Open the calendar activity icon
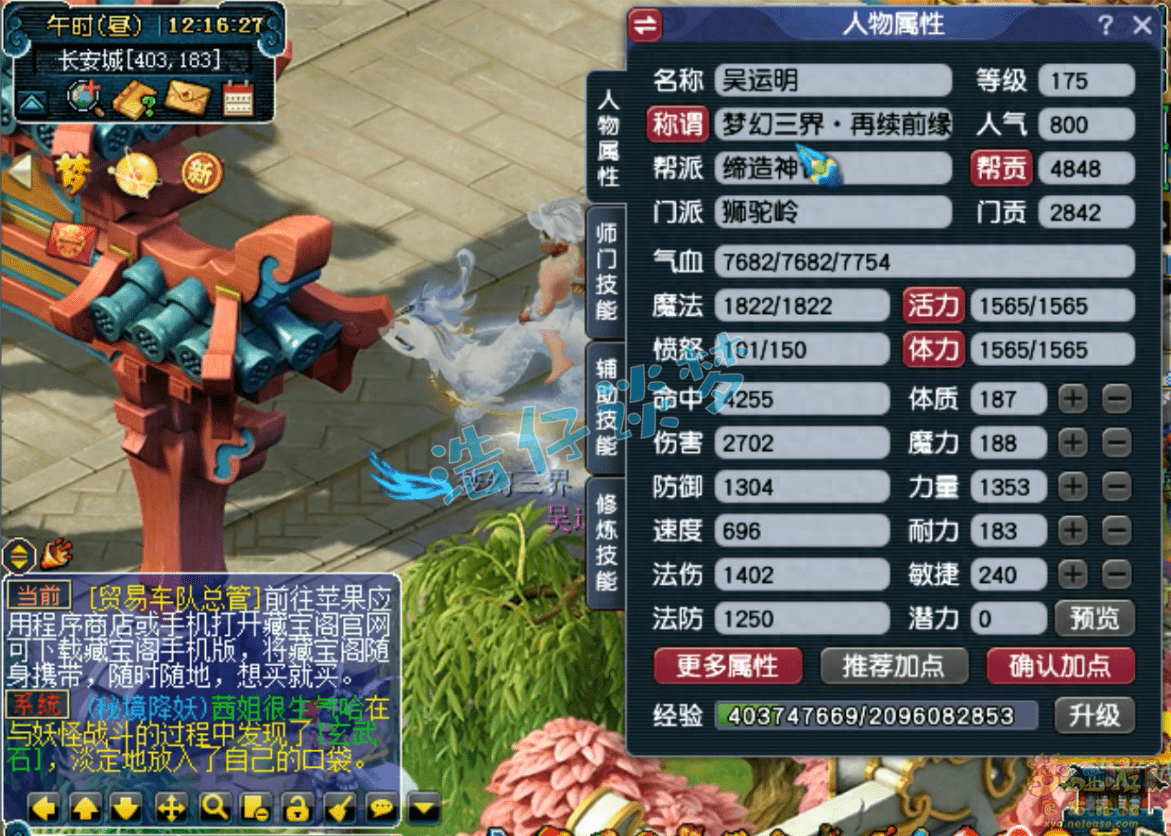The height and width of the screenshot is (836, 1171). point(238,97)
